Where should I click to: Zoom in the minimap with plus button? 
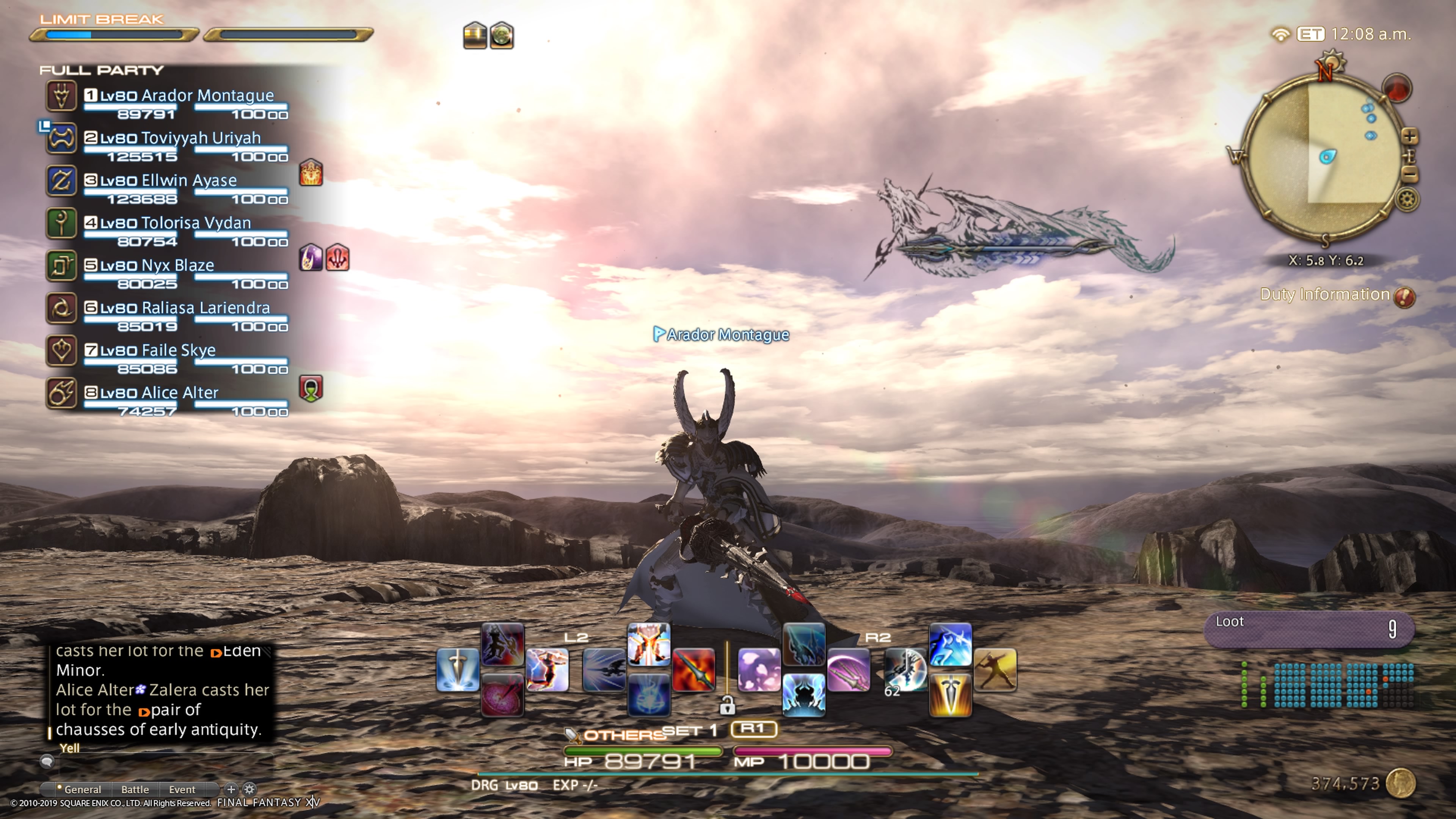click(x=1410, y=137)
